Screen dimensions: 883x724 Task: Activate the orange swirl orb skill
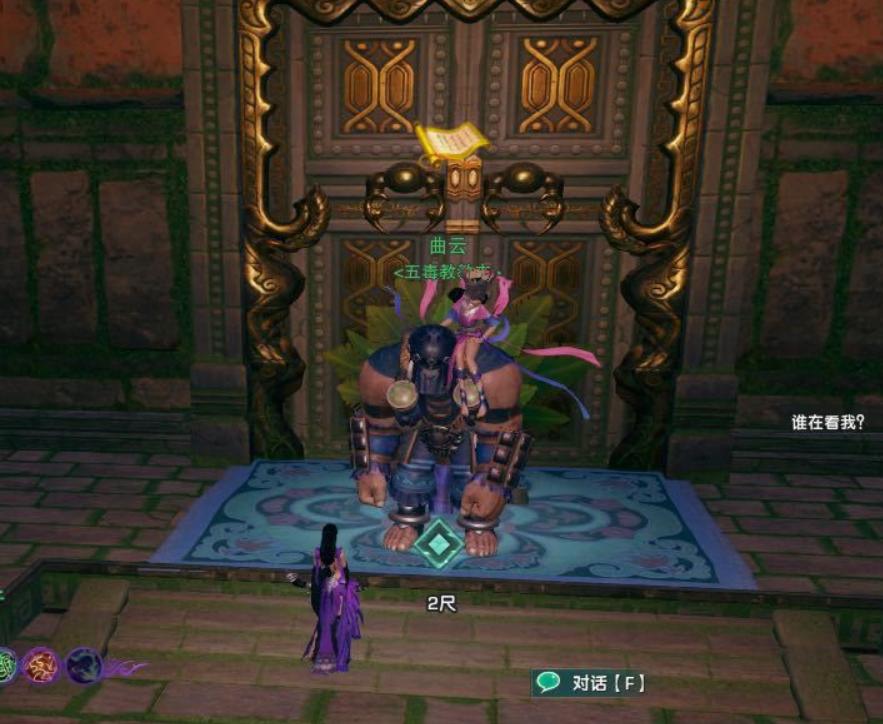tap(43, 664)
